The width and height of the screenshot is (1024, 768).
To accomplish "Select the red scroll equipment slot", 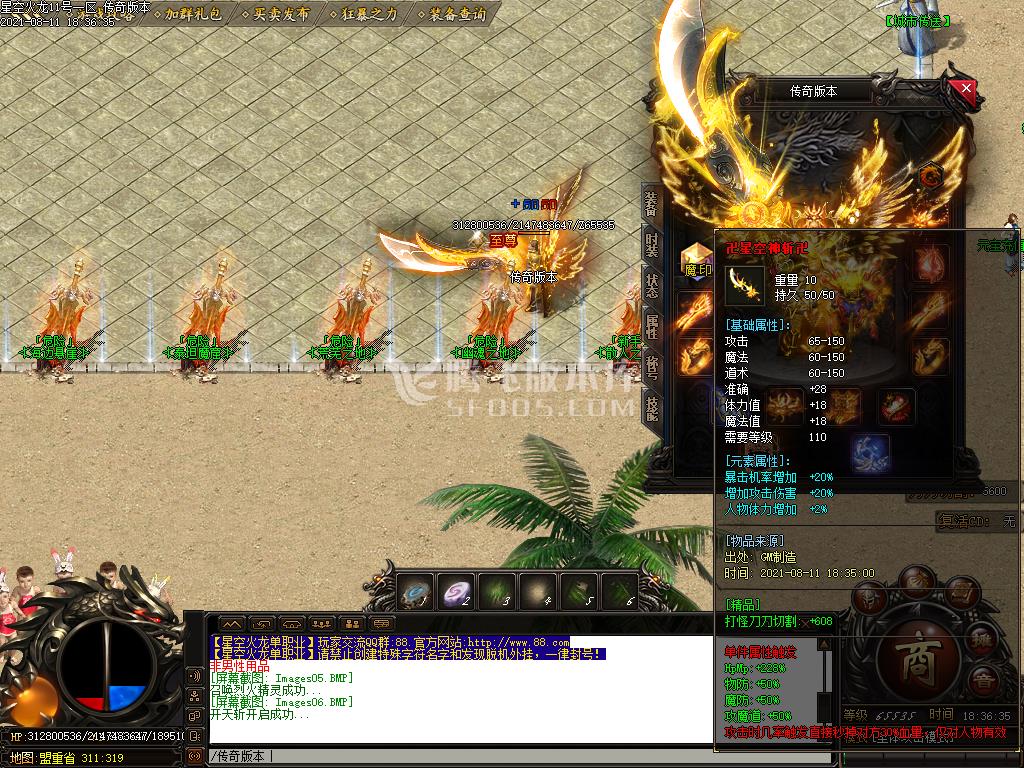I will click(x=897, y=406).
